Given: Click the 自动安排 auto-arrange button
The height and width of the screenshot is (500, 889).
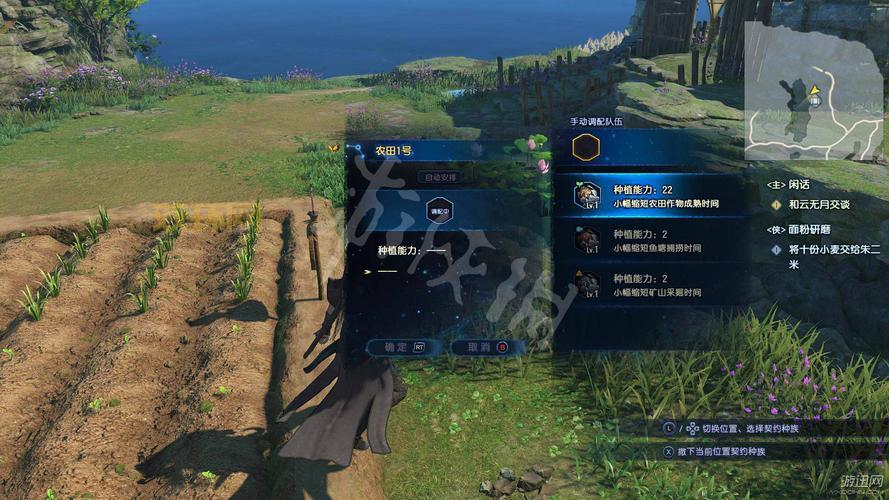Looking at the screenshot, I should coord(441,177).
